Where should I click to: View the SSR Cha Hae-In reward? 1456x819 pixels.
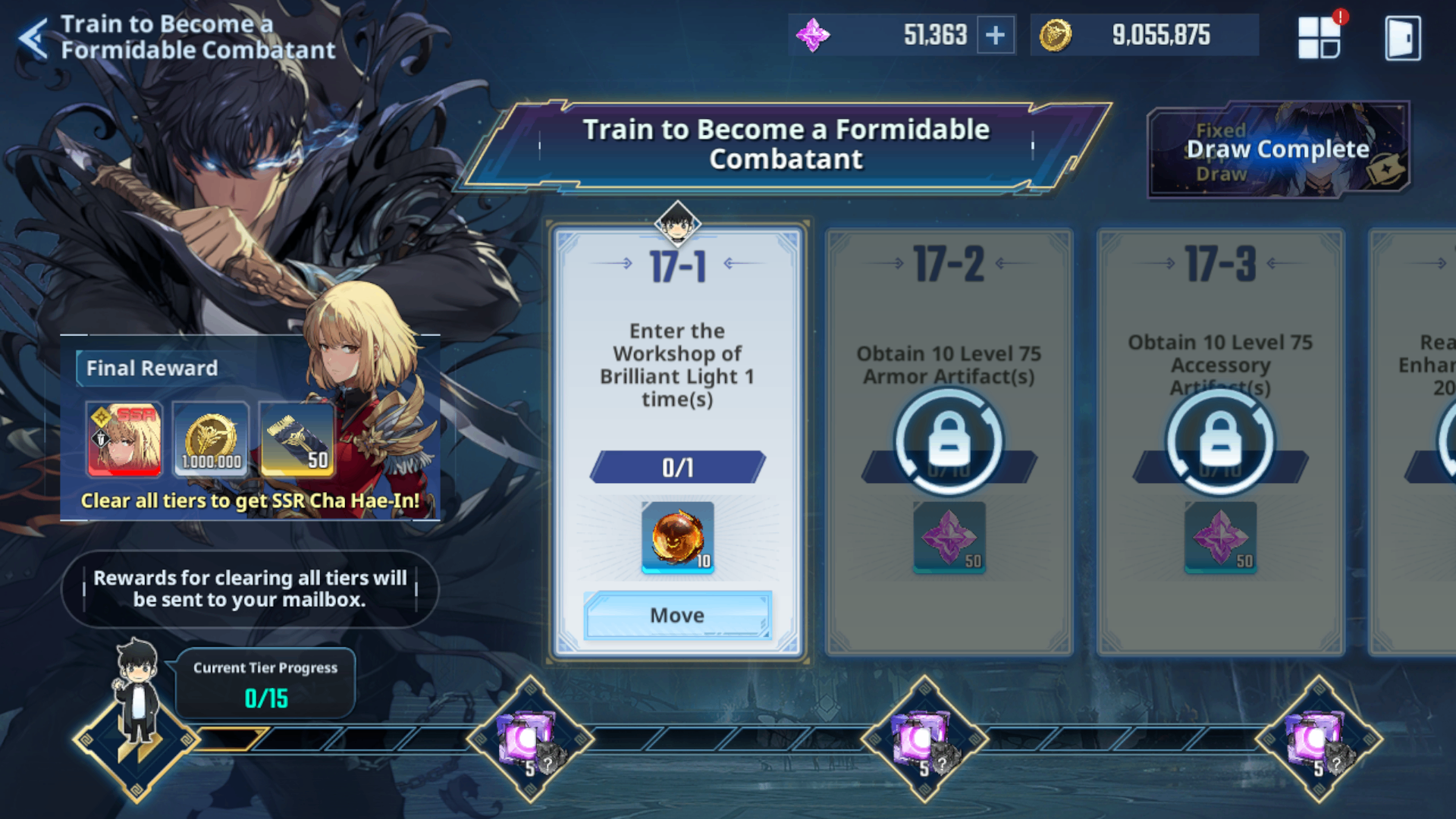125,439
